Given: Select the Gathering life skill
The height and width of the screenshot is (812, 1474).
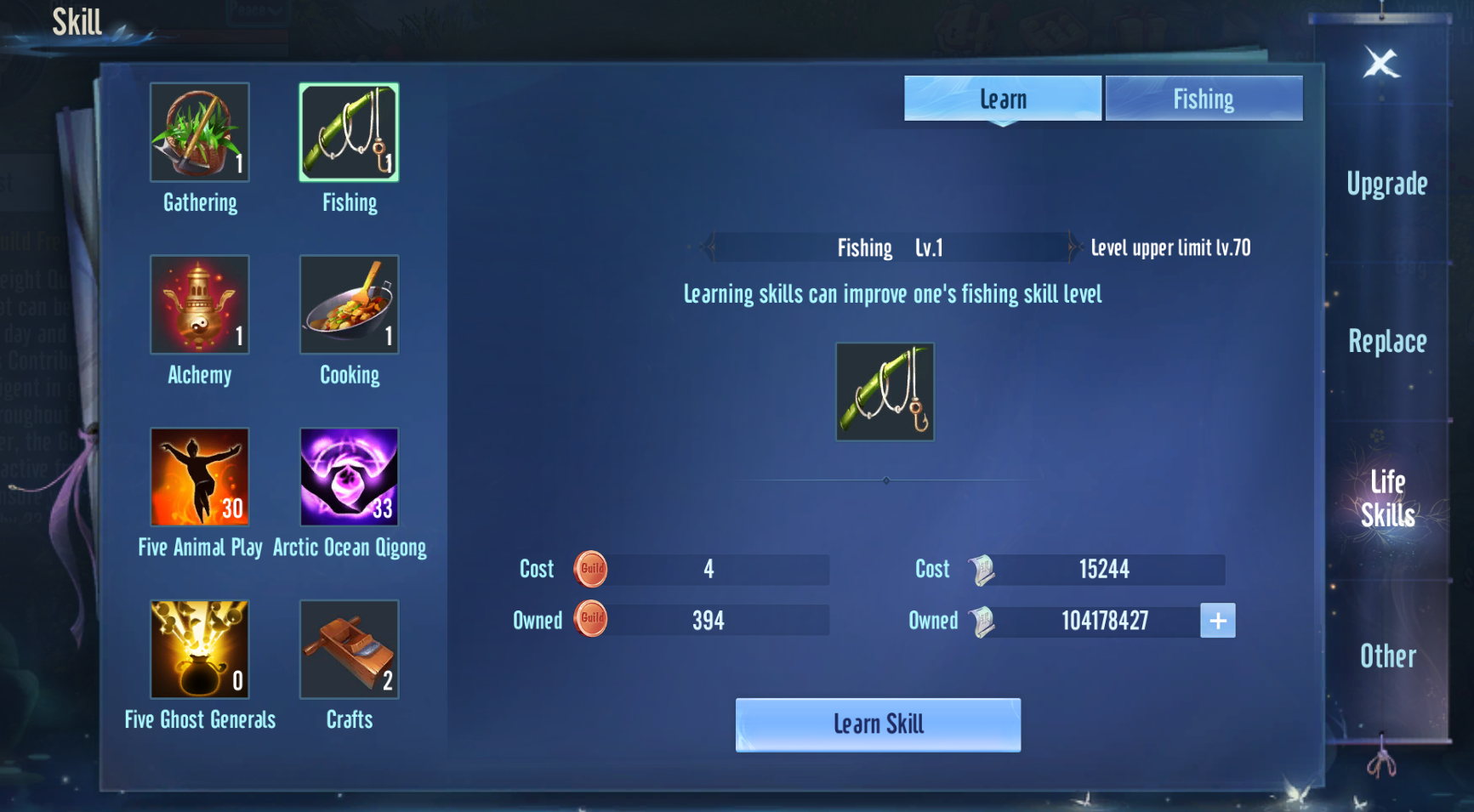Looking at the screenshot, I should (200, 133).
